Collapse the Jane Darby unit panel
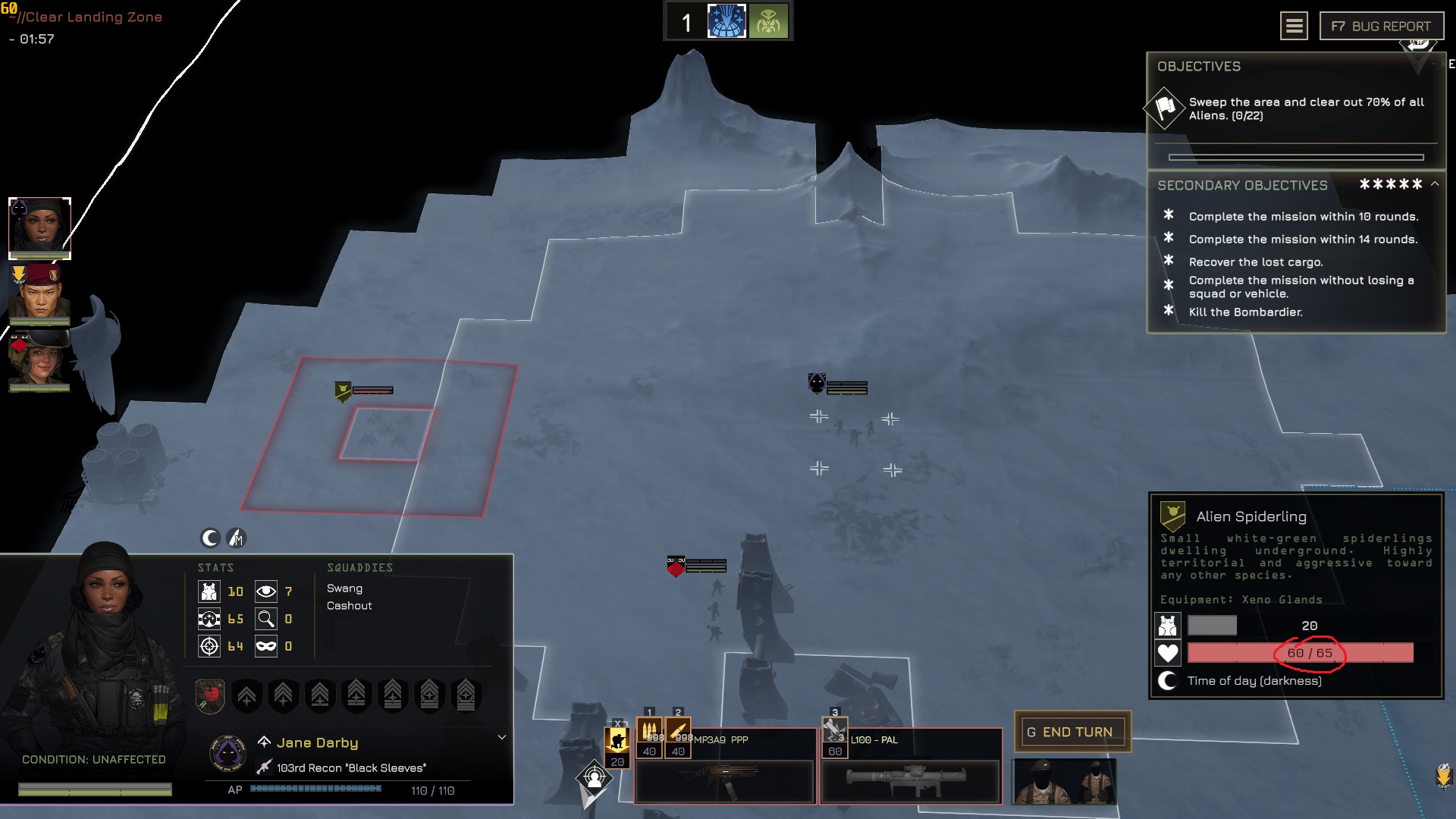The image size is (1456, 819). [501, 737]
